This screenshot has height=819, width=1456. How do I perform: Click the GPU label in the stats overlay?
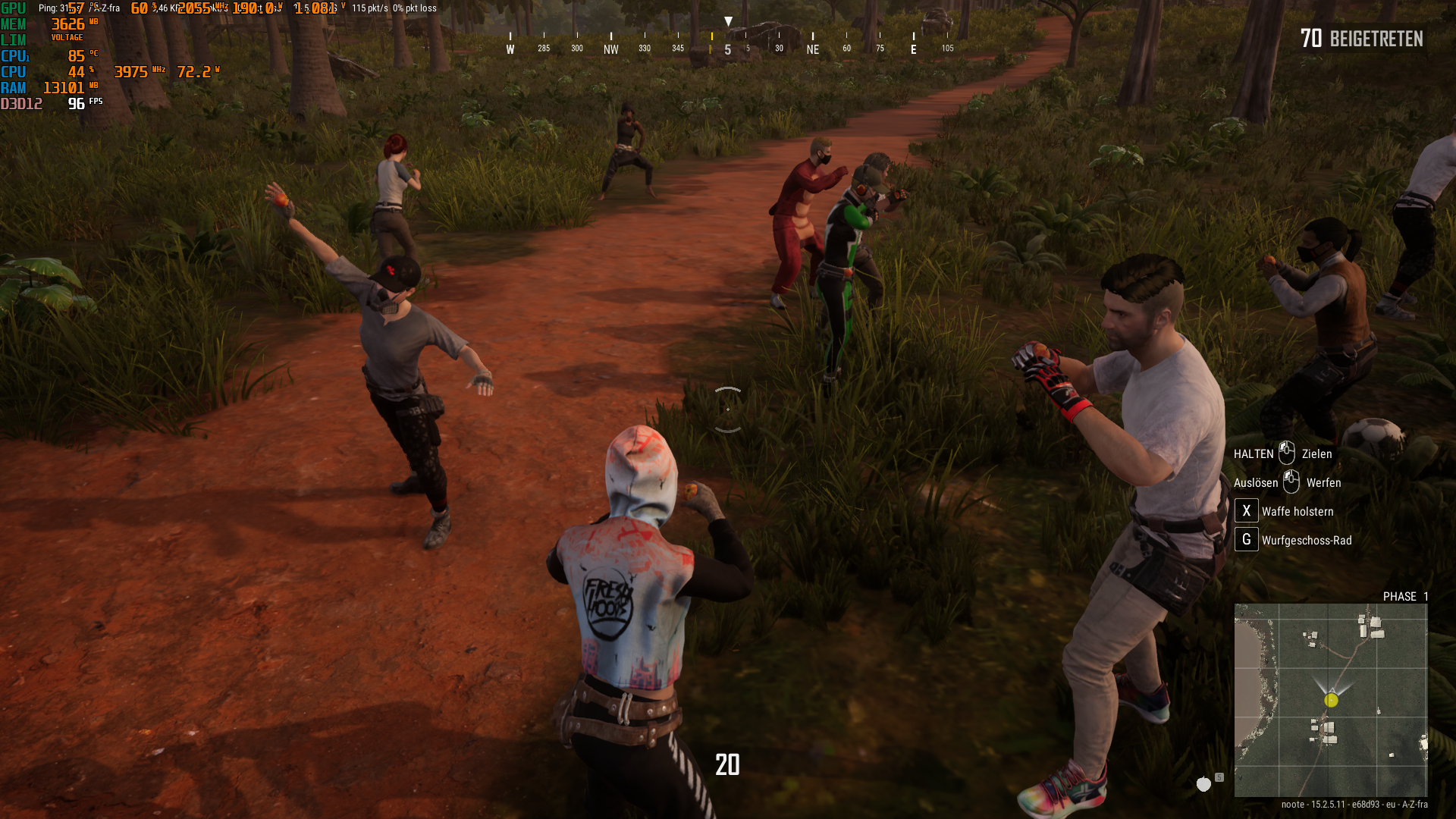click(x=13, y=8)
